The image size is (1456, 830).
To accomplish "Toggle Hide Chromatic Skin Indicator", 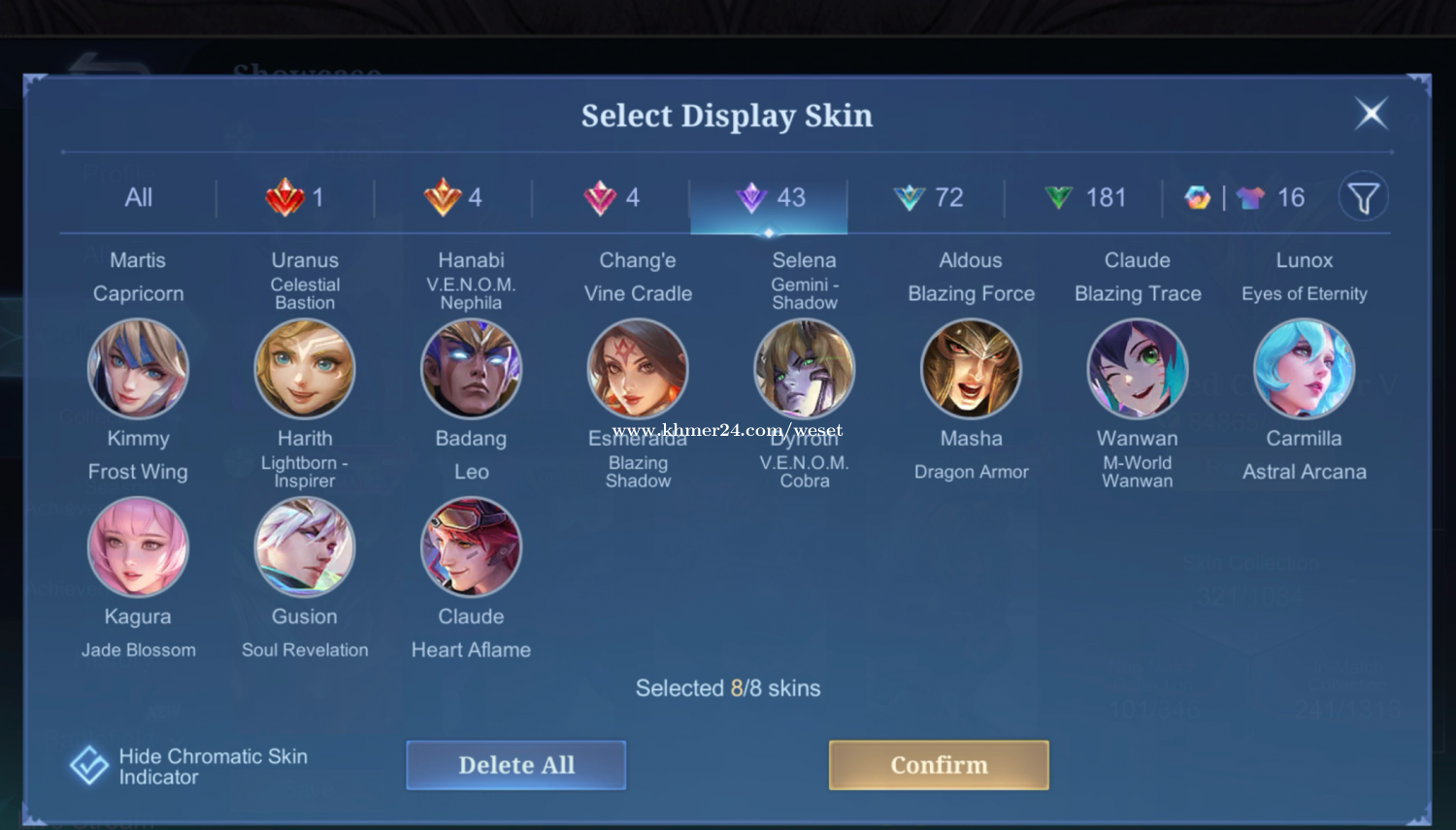I will click(89, 765).
